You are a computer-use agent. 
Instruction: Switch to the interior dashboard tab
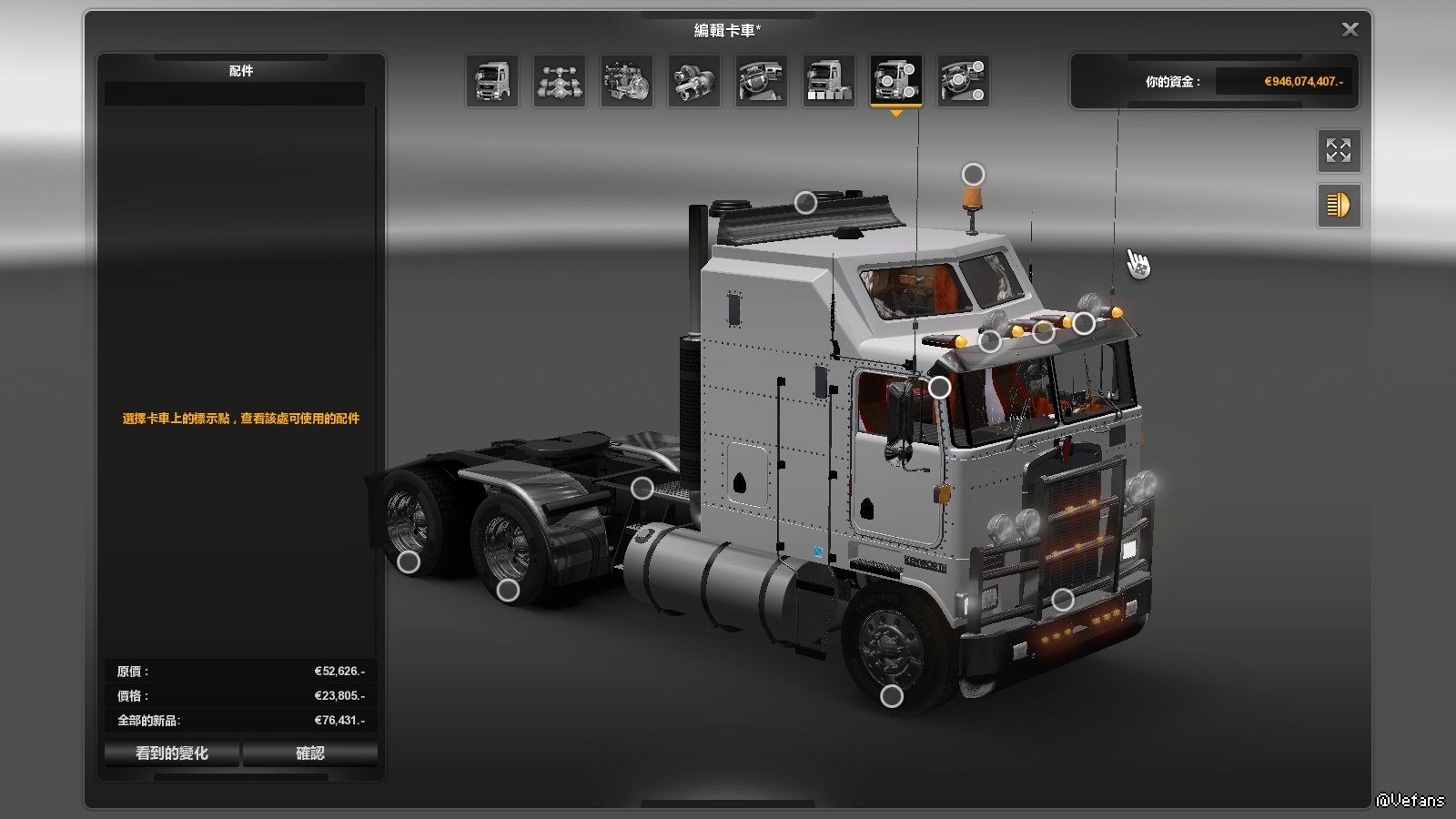762,81
